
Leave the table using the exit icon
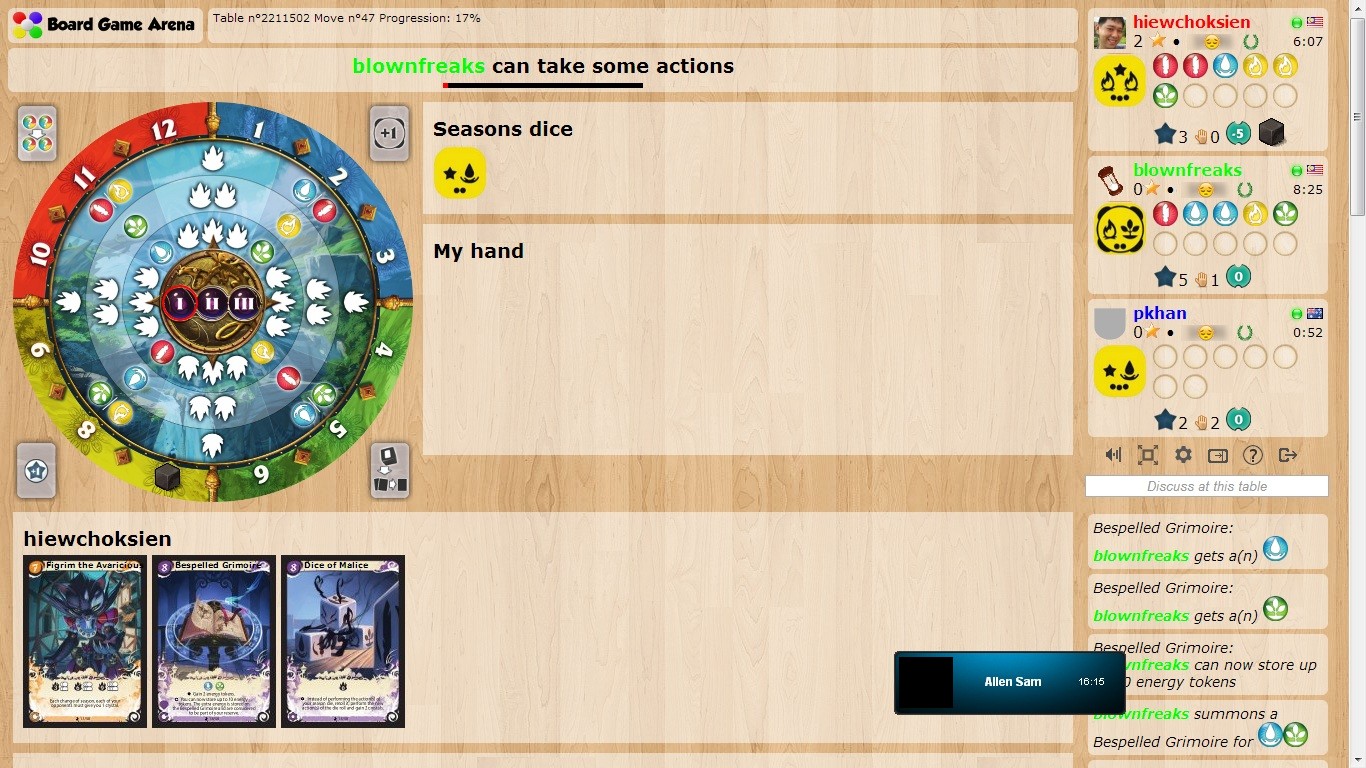(x=1288, y=455)
